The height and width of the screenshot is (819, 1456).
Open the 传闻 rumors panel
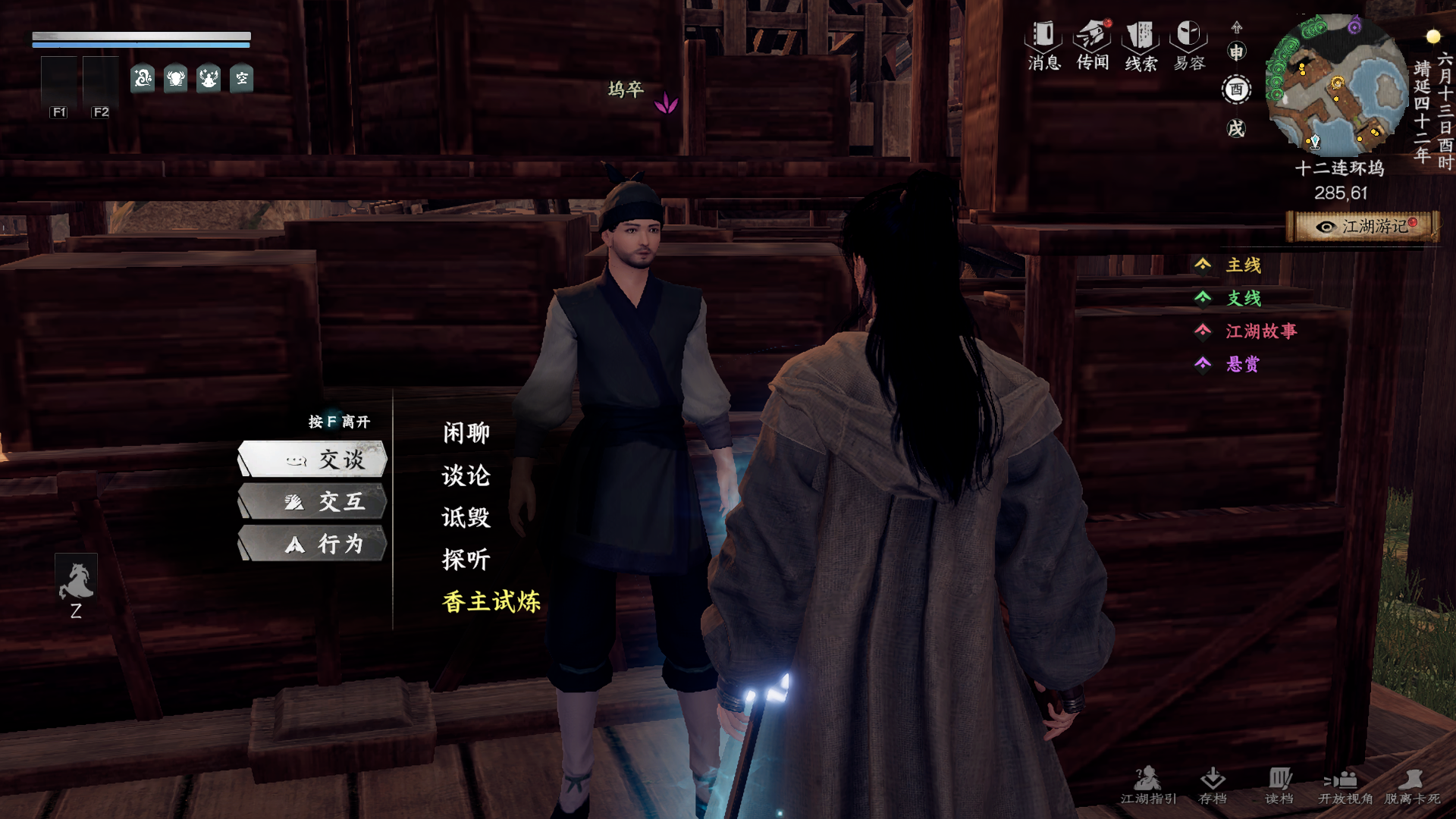pos(1090,45)
